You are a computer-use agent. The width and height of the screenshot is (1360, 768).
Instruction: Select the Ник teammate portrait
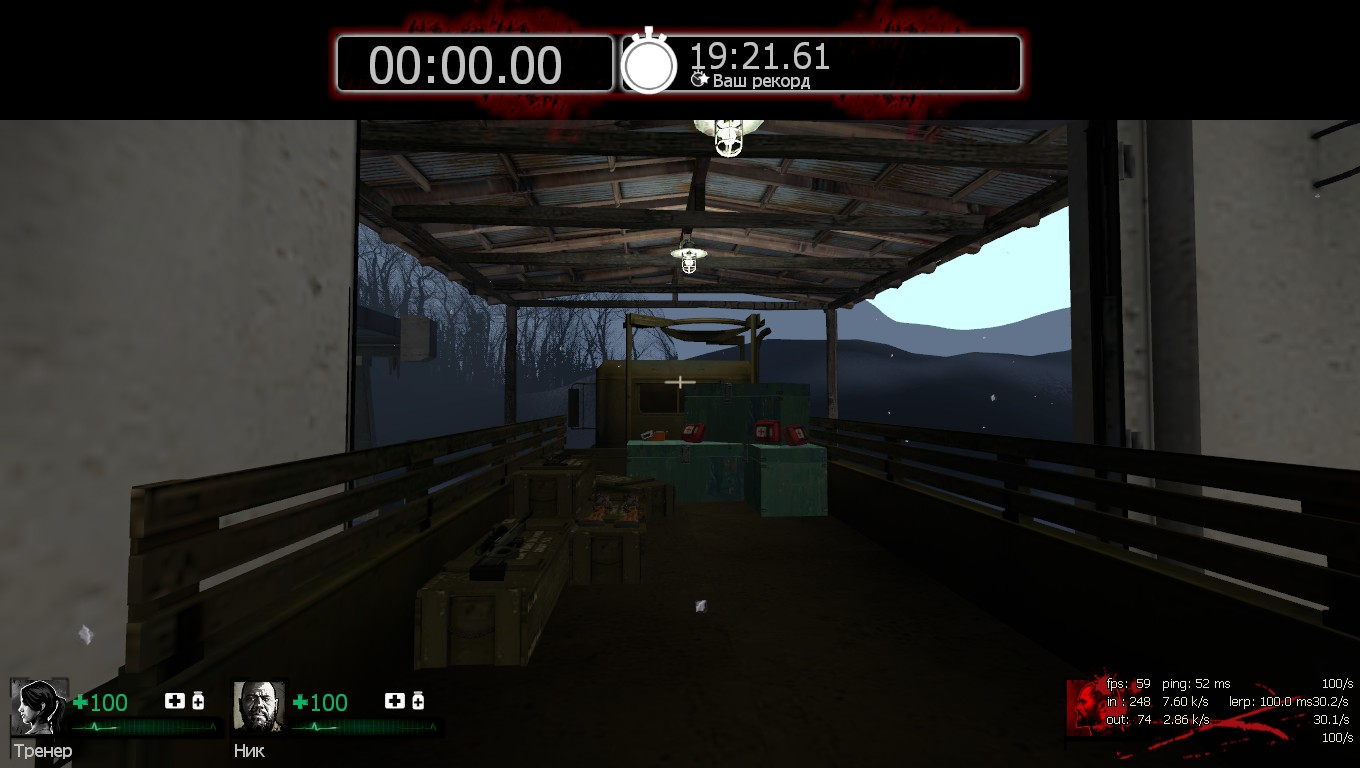click(259, 707)
